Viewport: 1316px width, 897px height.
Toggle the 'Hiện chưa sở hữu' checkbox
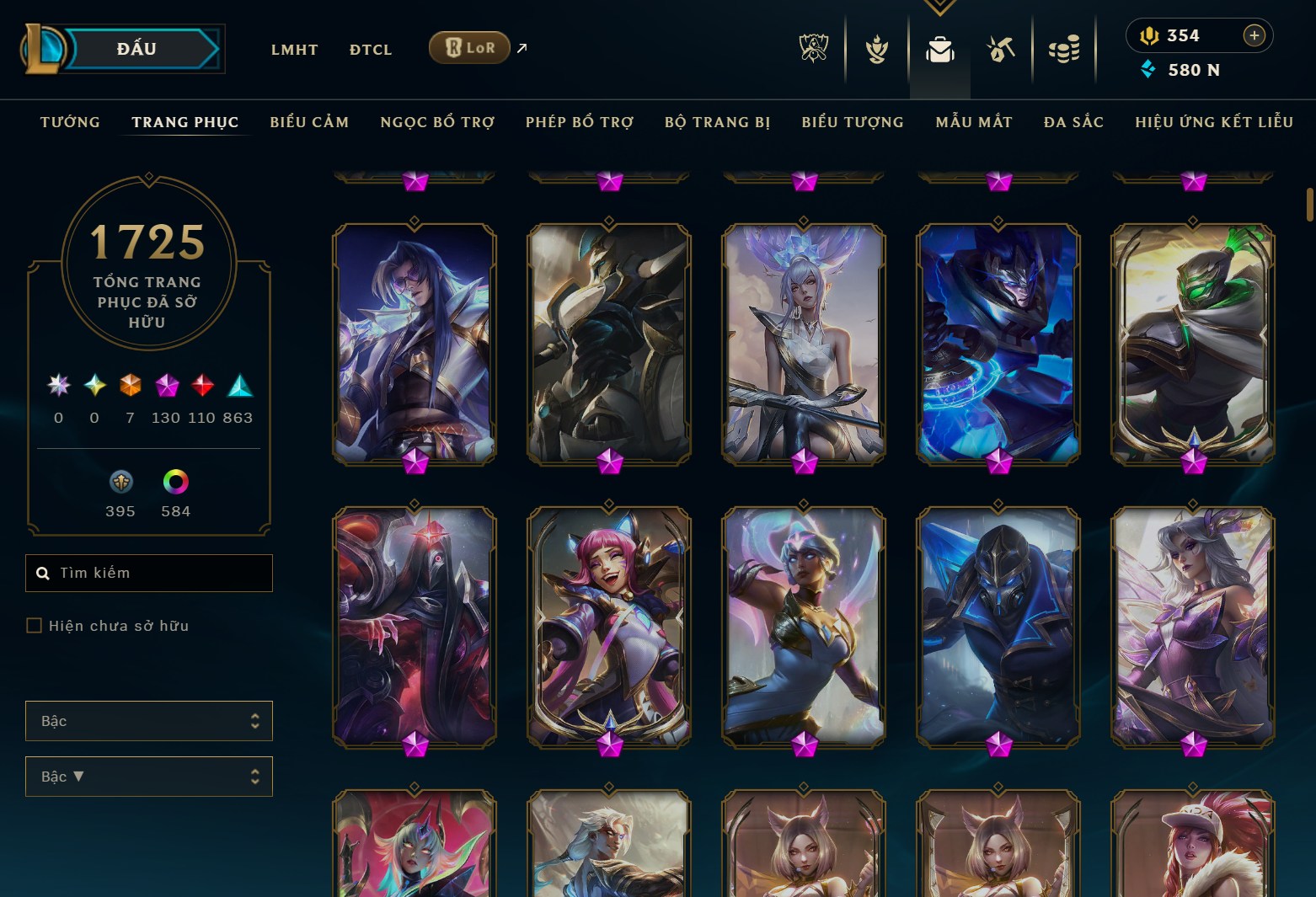35,625
